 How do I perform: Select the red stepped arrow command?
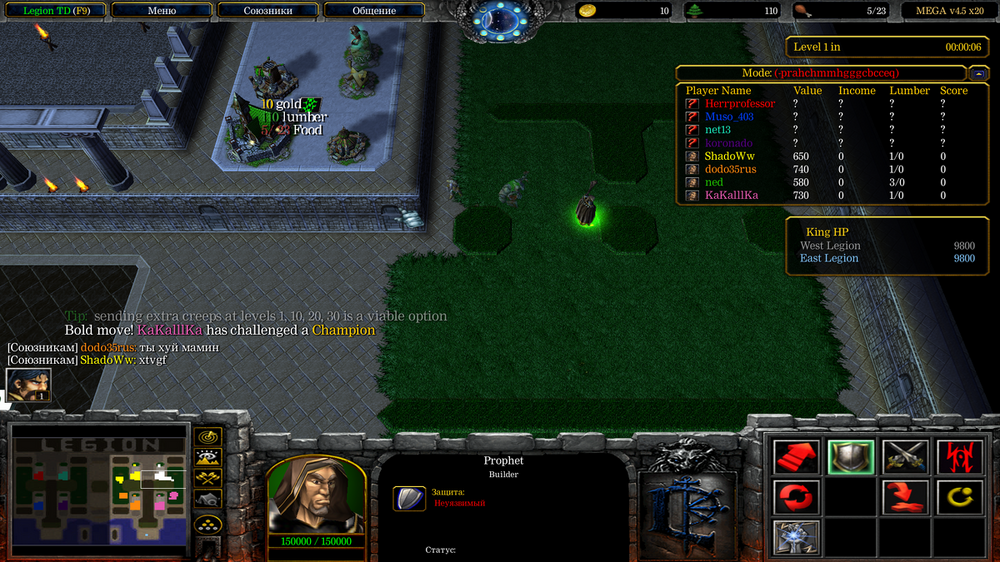pyautogui.click(x=797, y=457)
